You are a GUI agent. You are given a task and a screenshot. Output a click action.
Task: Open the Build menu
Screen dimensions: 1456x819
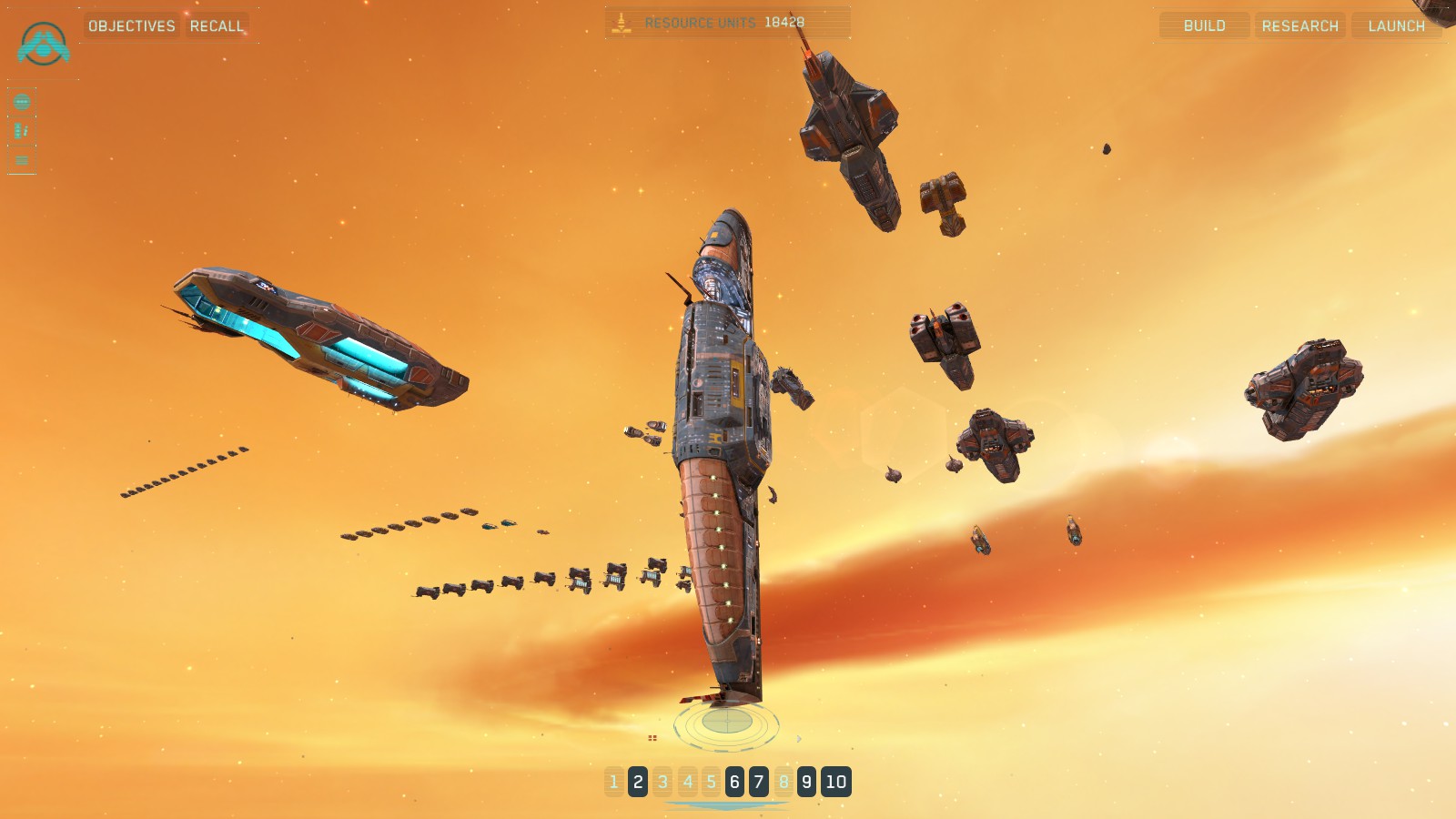tap(1204, 25)
